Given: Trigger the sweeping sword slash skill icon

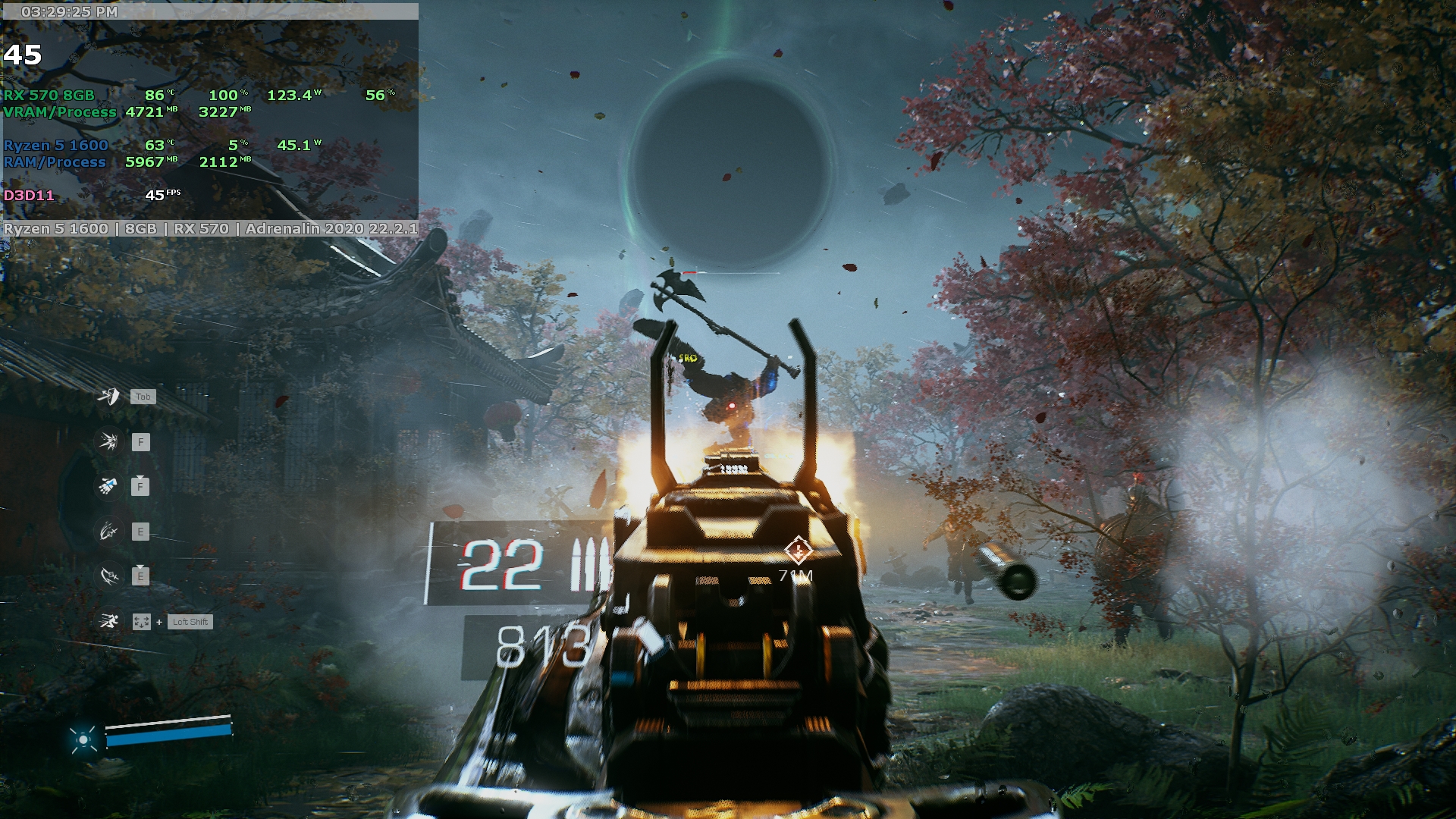Looking at the screenshot, I should point(109,532).
